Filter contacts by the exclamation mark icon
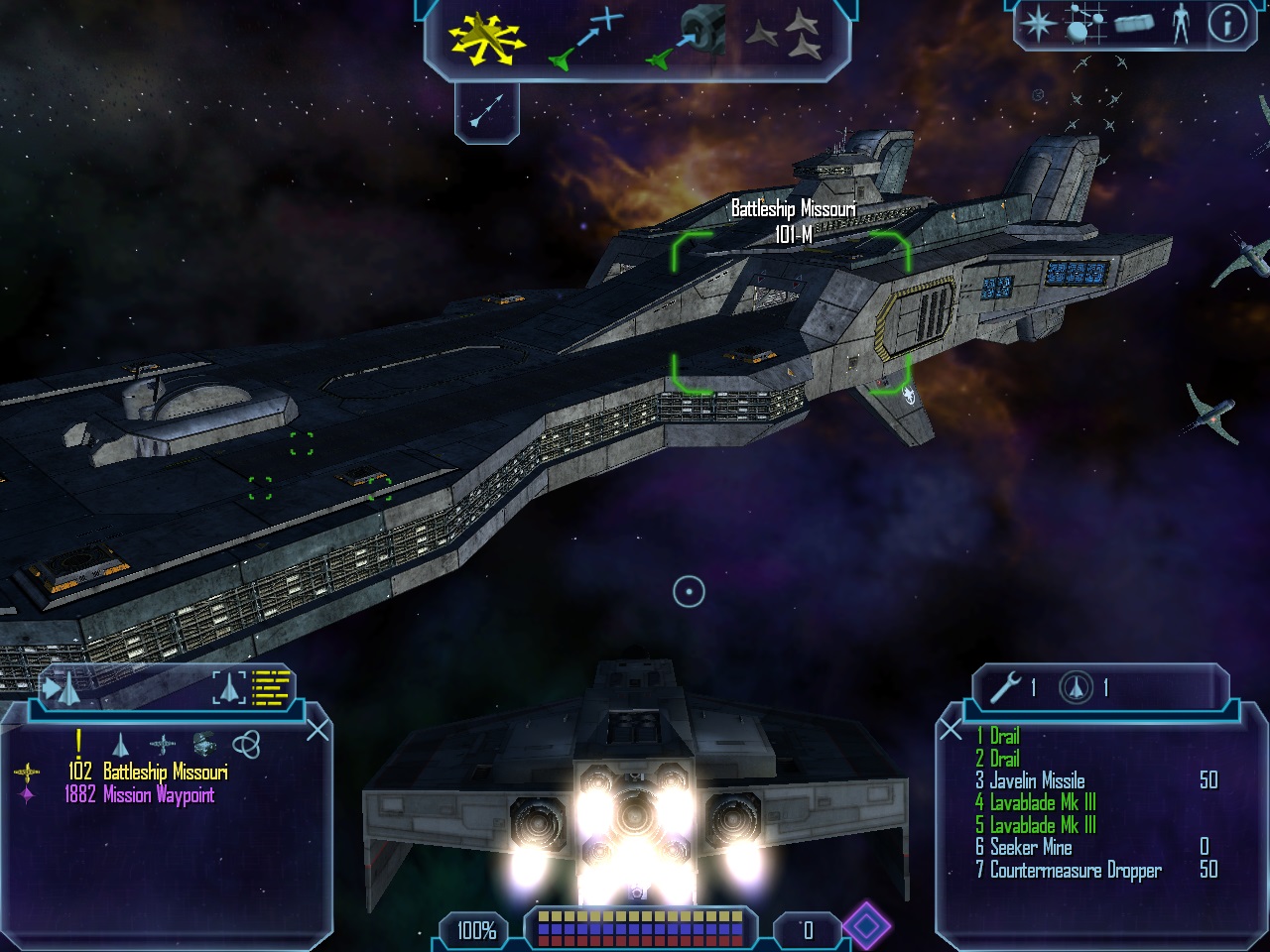The height and width of the screenshot is (952, 1270). [x=78, y=742]
